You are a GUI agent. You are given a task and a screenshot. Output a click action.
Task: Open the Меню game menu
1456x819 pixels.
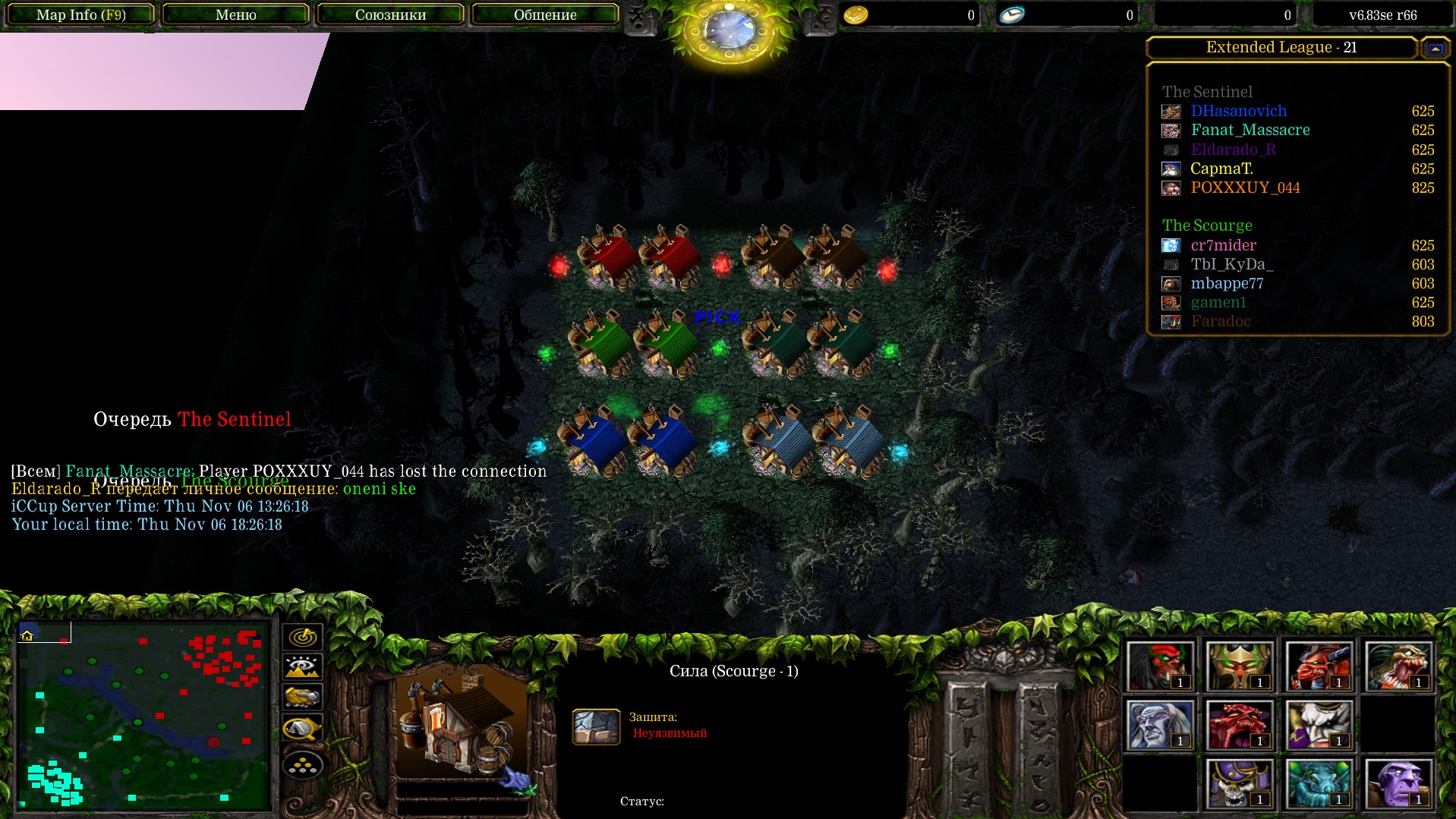tap(235, 14)
